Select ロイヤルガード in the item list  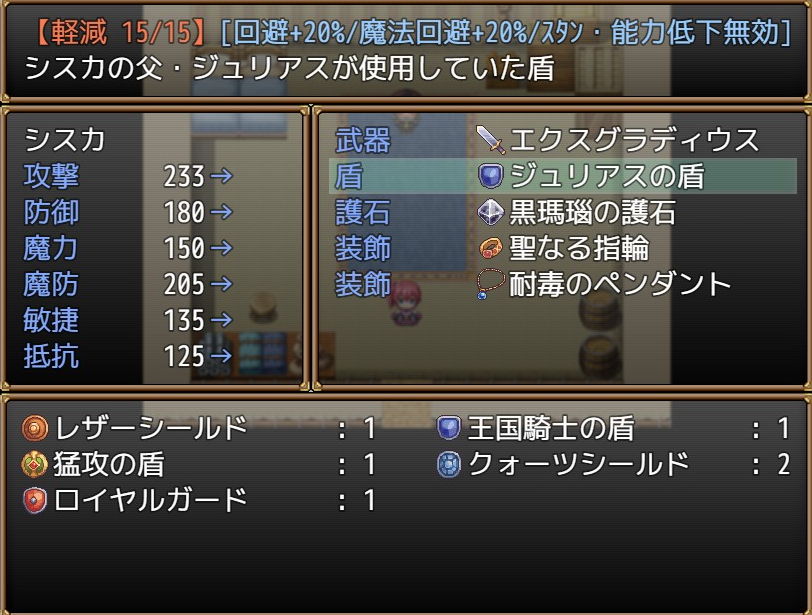click(x=198, y=500)
